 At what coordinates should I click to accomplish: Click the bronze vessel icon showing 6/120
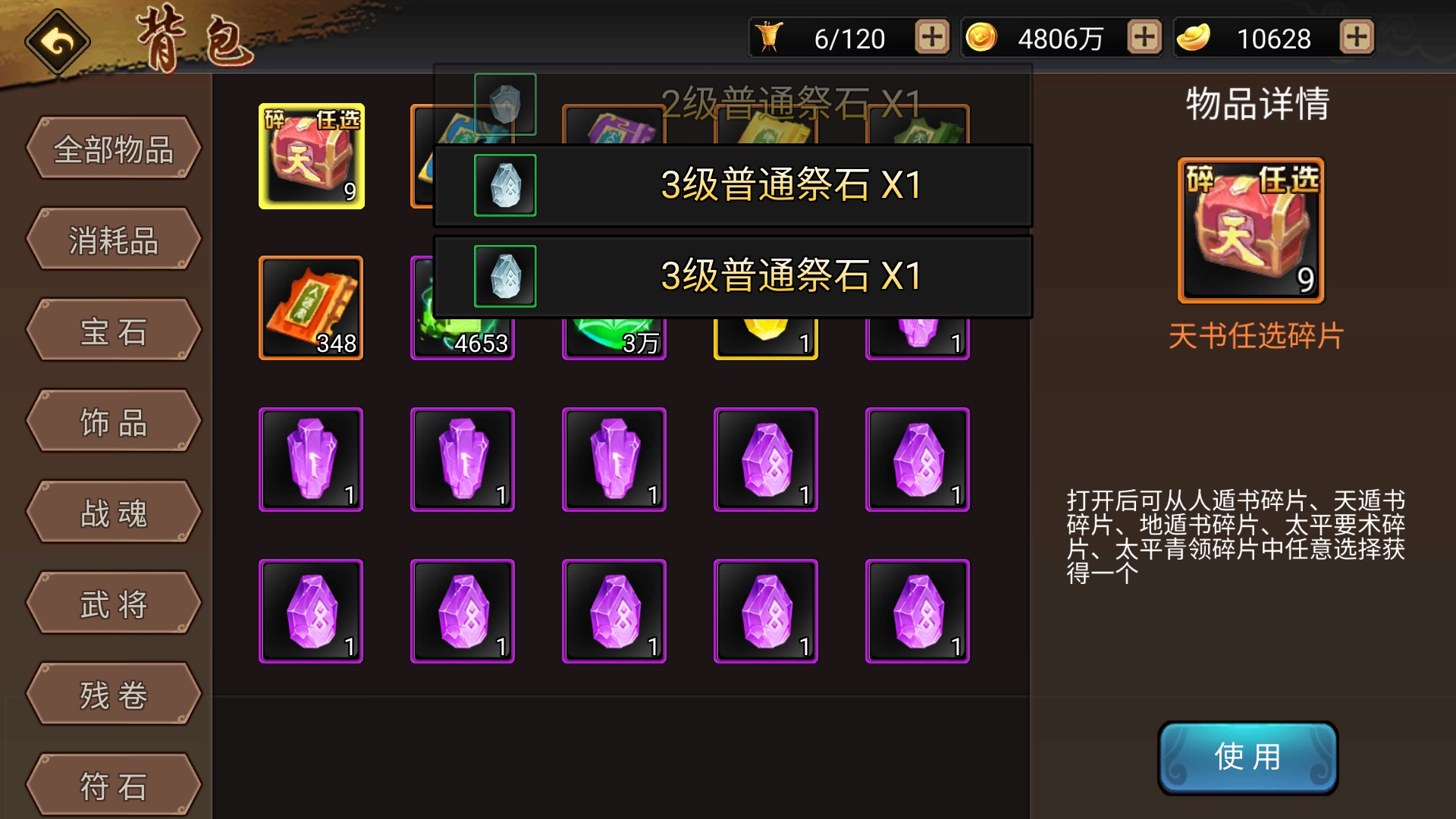coord(771,34)
